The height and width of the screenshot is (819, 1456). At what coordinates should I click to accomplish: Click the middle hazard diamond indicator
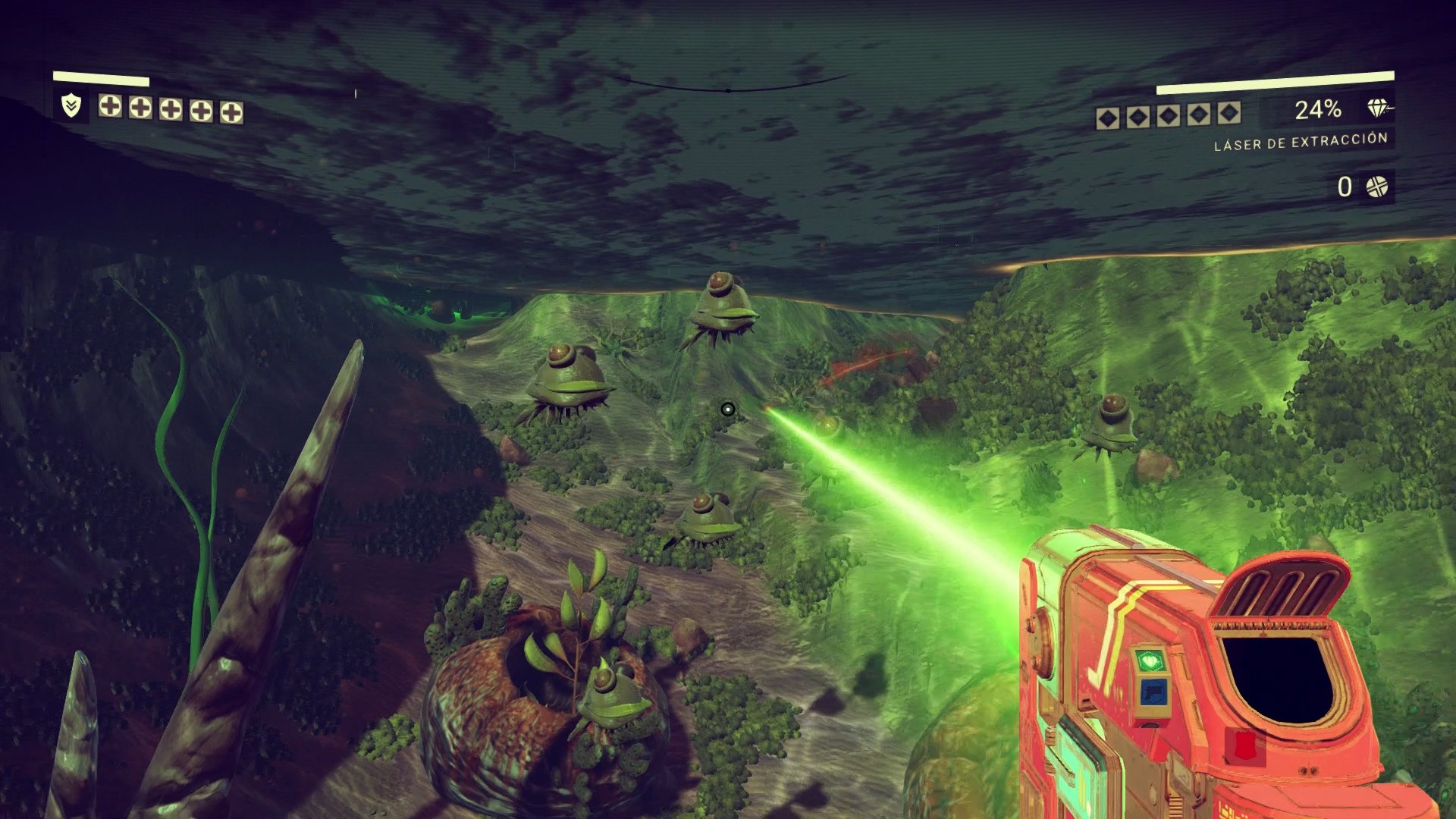coord(1169,115)
